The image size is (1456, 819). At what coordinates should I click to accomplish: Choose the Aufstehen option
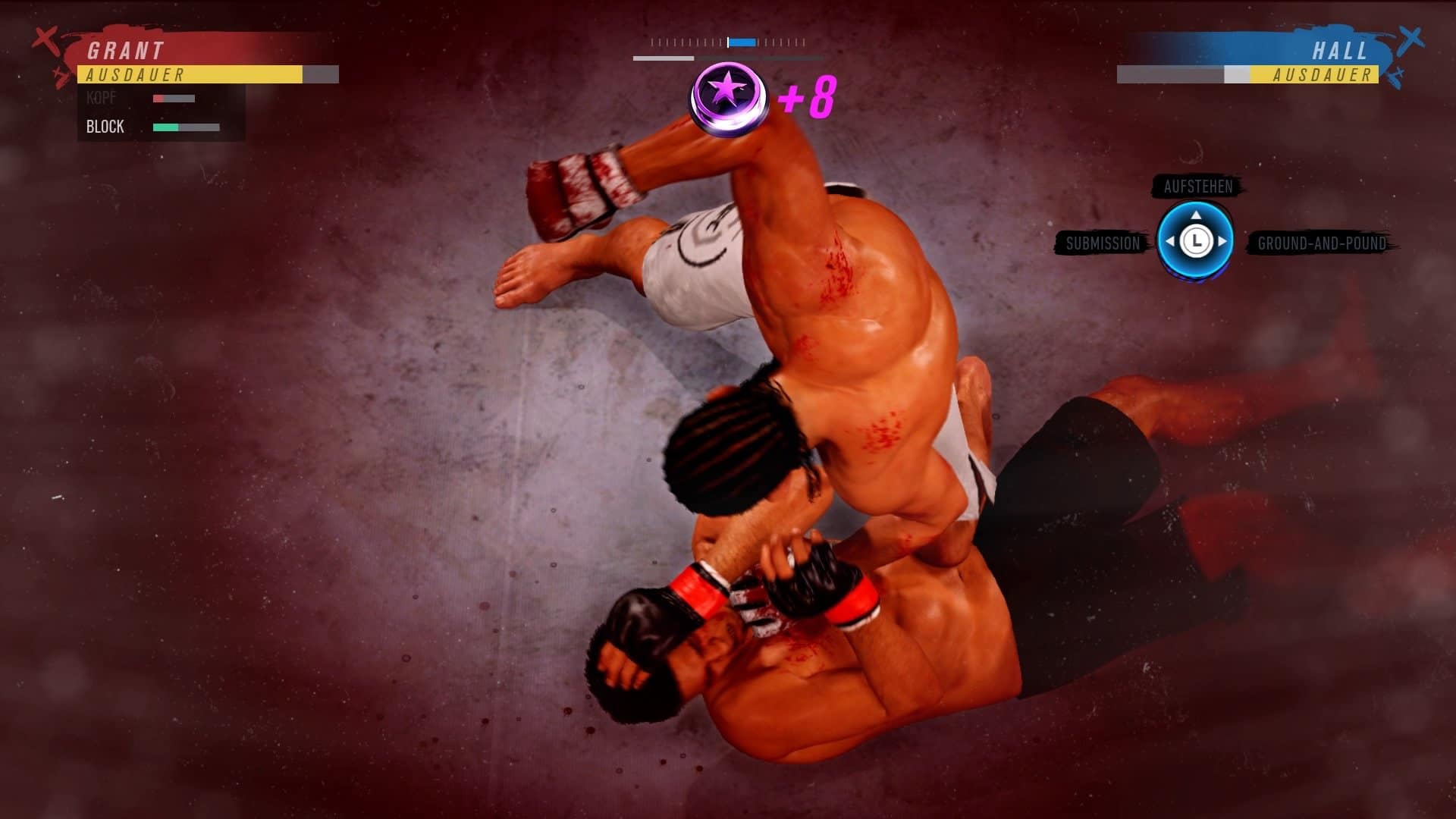pyautogui.click(x=1197, y=187)
